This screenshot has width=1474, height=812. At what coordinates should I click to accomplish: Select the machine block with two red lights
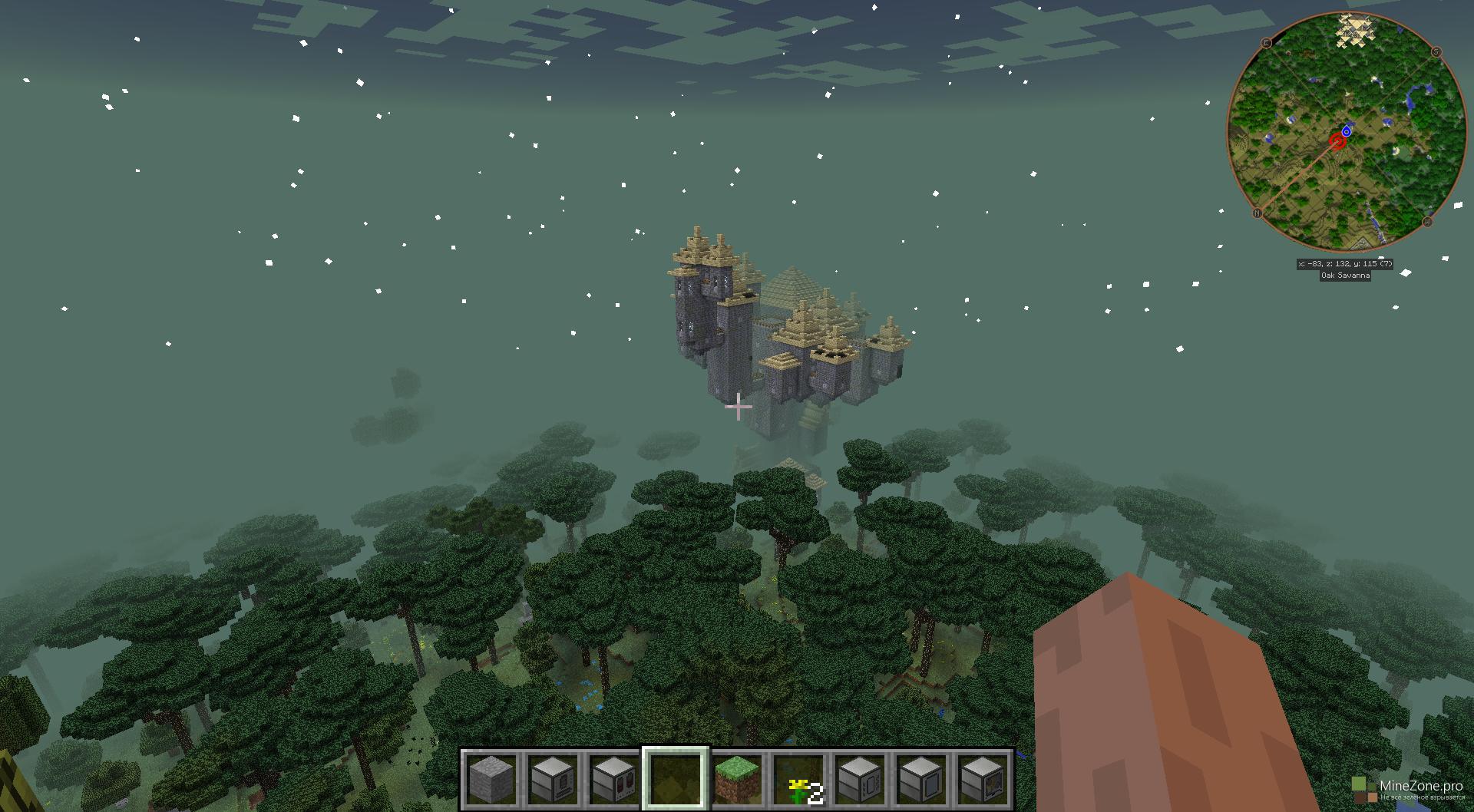614,778
